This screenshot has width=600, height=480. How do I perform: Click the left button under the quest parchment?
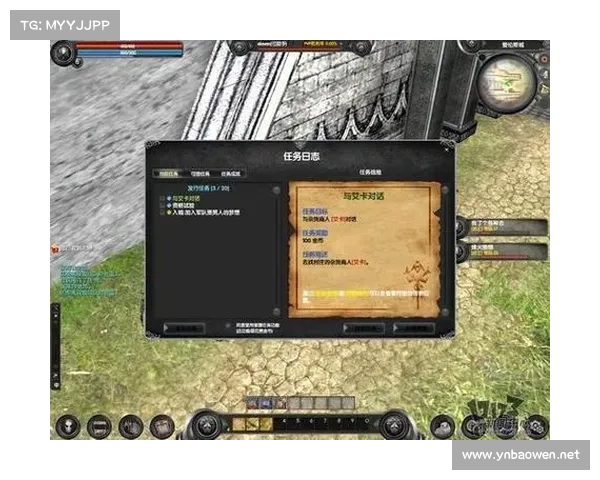pyautogui.click(x=362, y=327)
